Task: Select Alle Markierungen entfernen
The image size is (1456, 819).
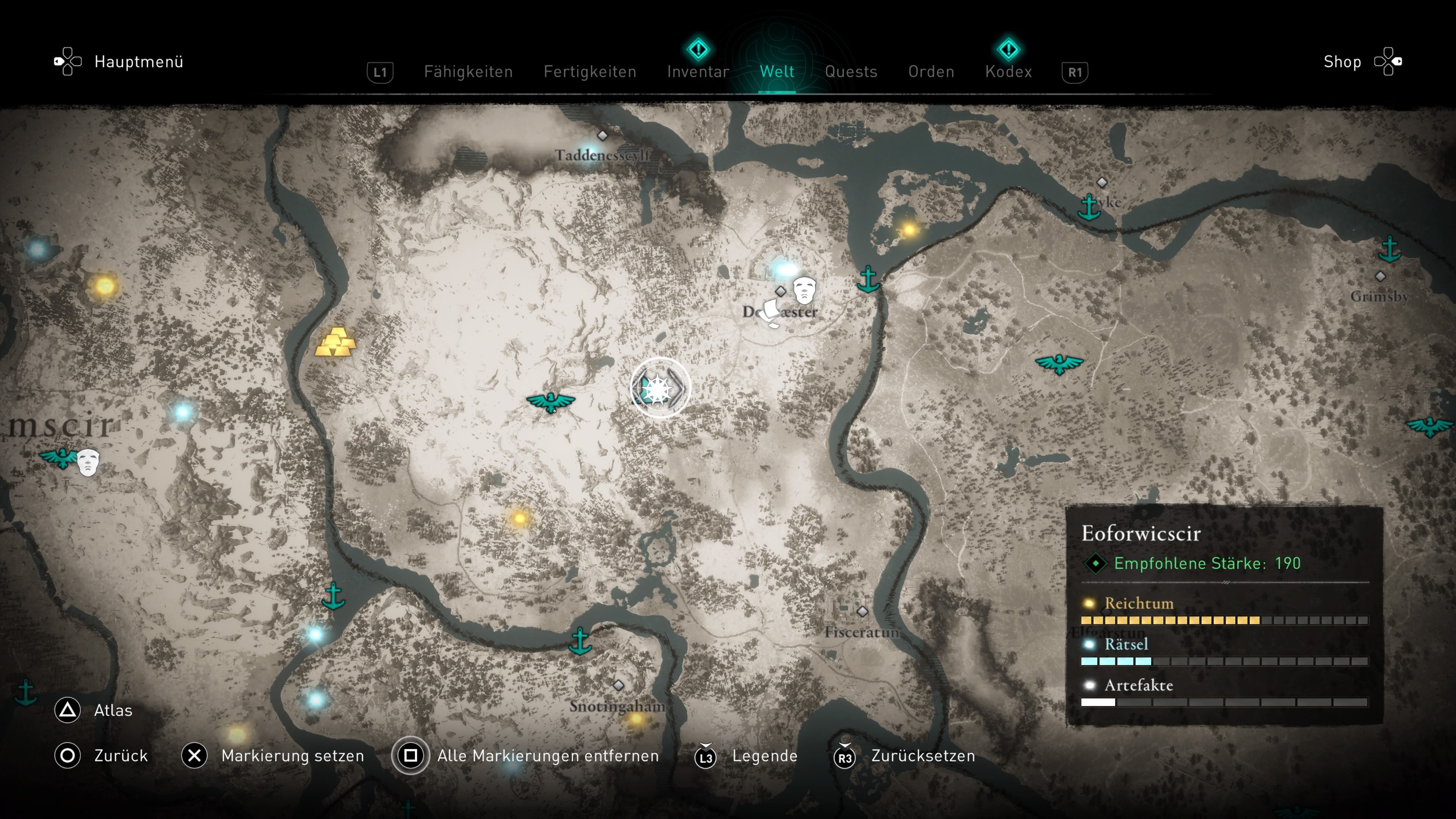Action: point(547,756)
